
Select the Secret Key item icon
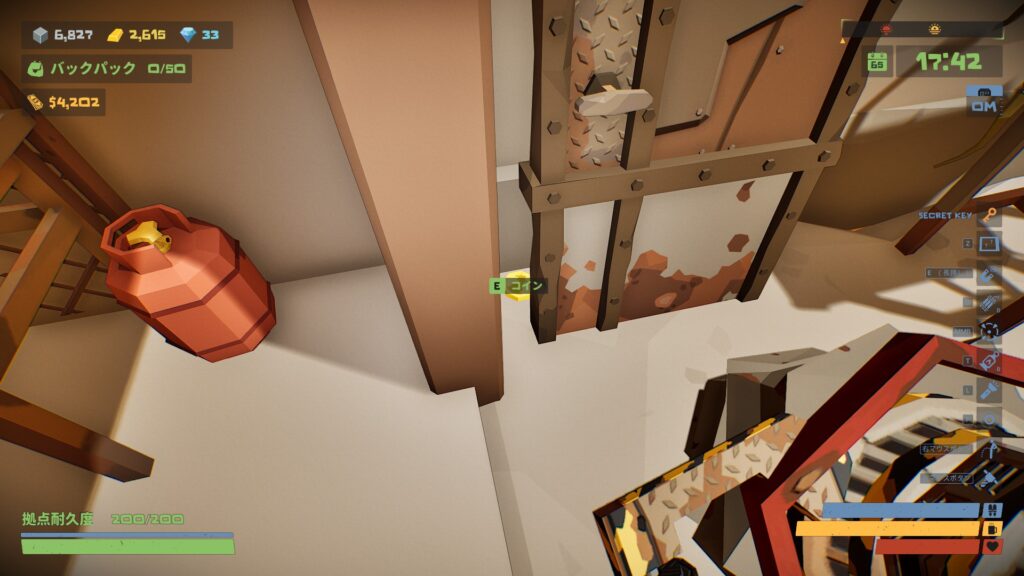coord(989,215)
